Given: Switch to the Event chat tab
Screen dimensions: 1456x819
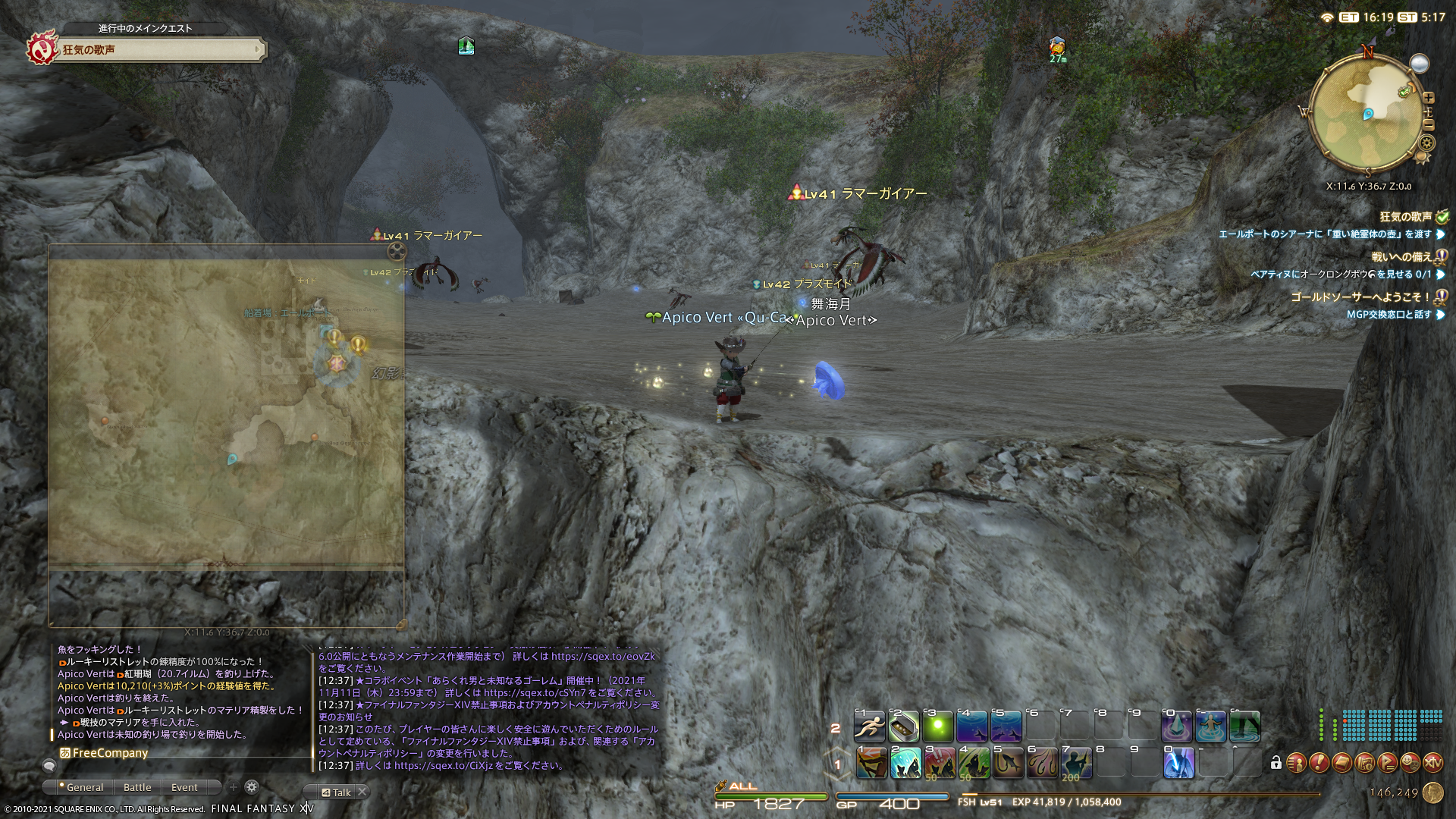Looking at the screenshot, I should coord(184,788).
